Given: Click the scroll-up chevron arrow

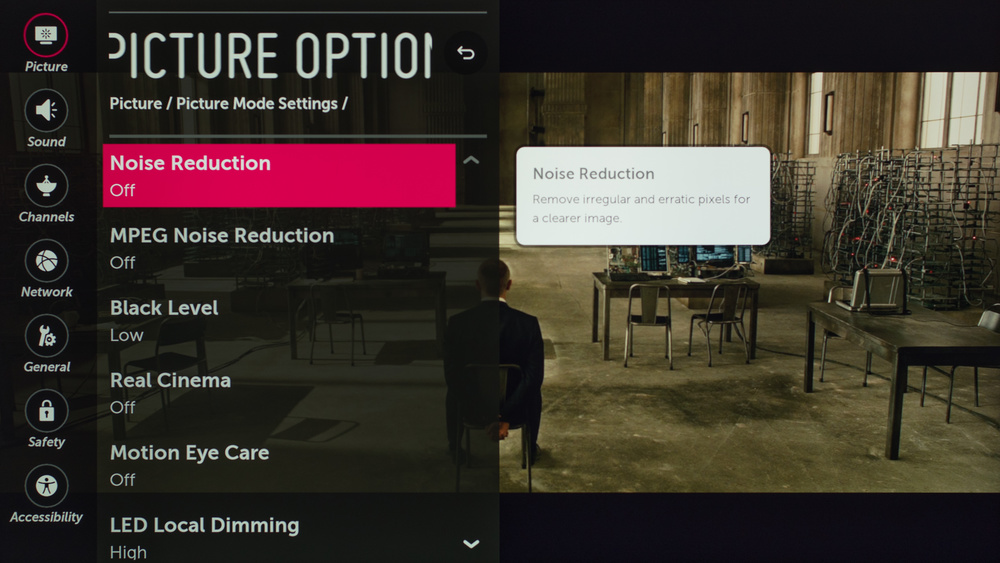Looking at the screenshot, I should coord(471,160).
